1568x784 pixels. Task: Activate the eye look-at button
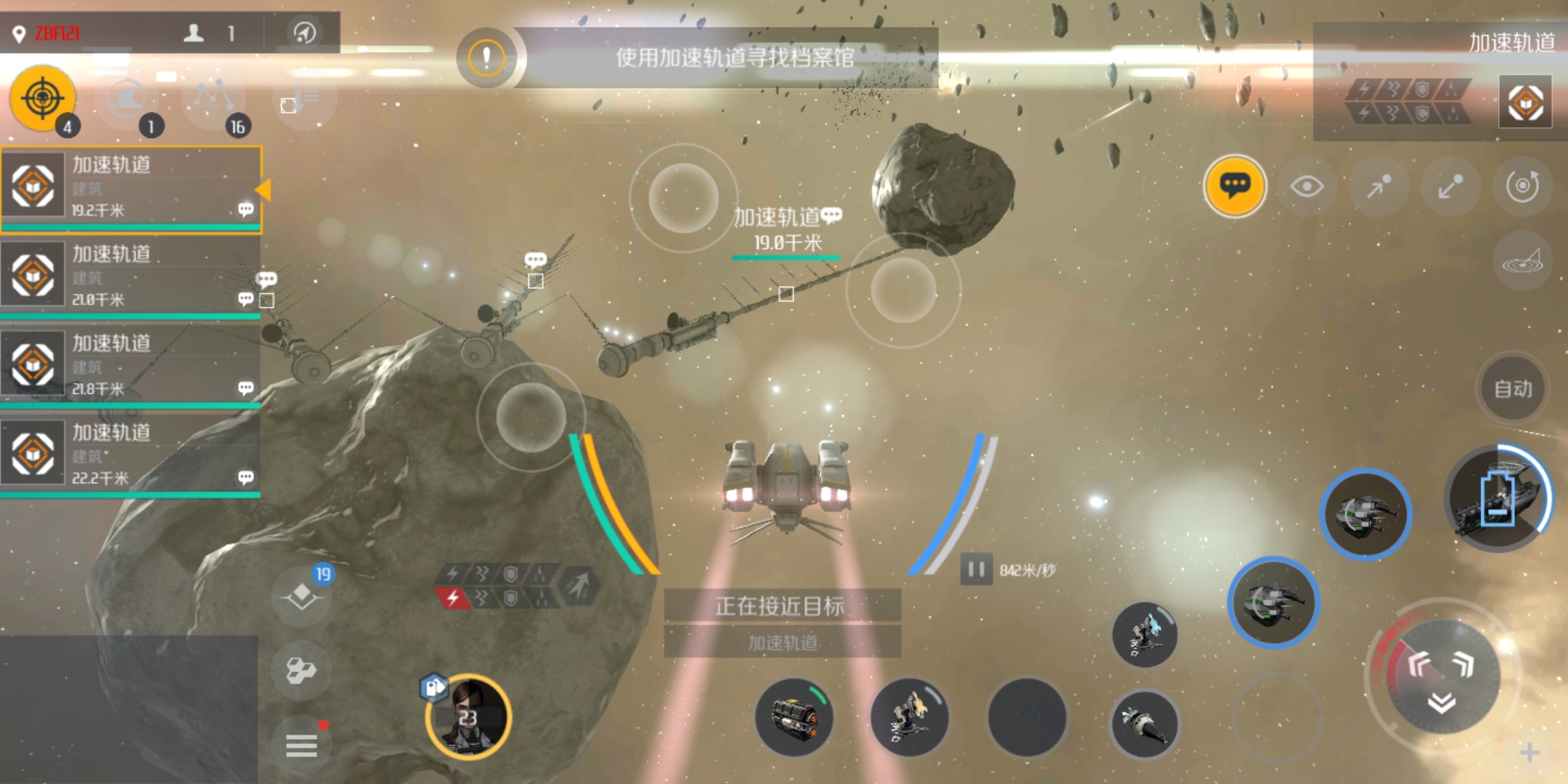1307,187
